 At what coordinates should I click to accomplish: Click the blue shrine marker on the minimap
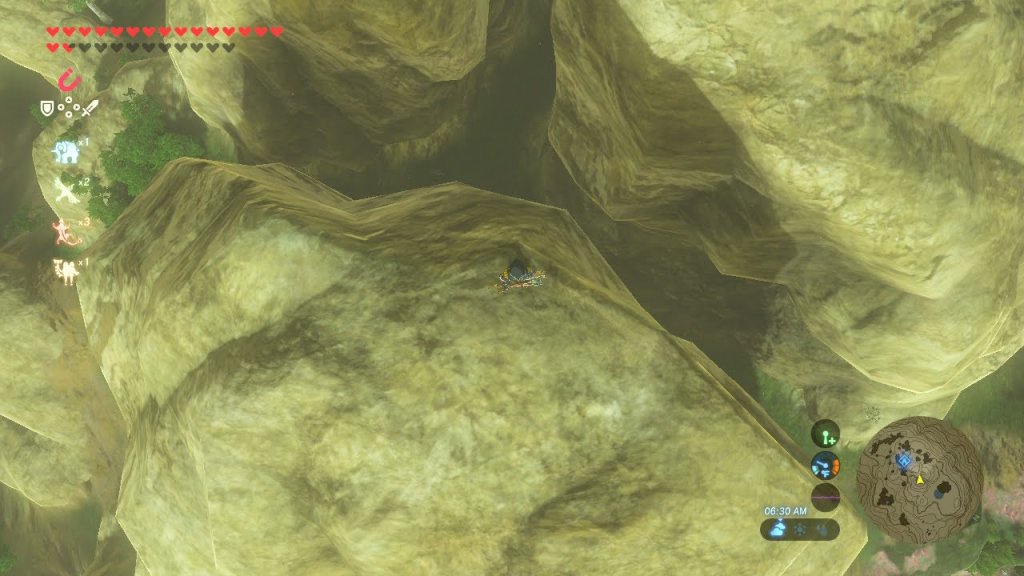tap(904, 460)
